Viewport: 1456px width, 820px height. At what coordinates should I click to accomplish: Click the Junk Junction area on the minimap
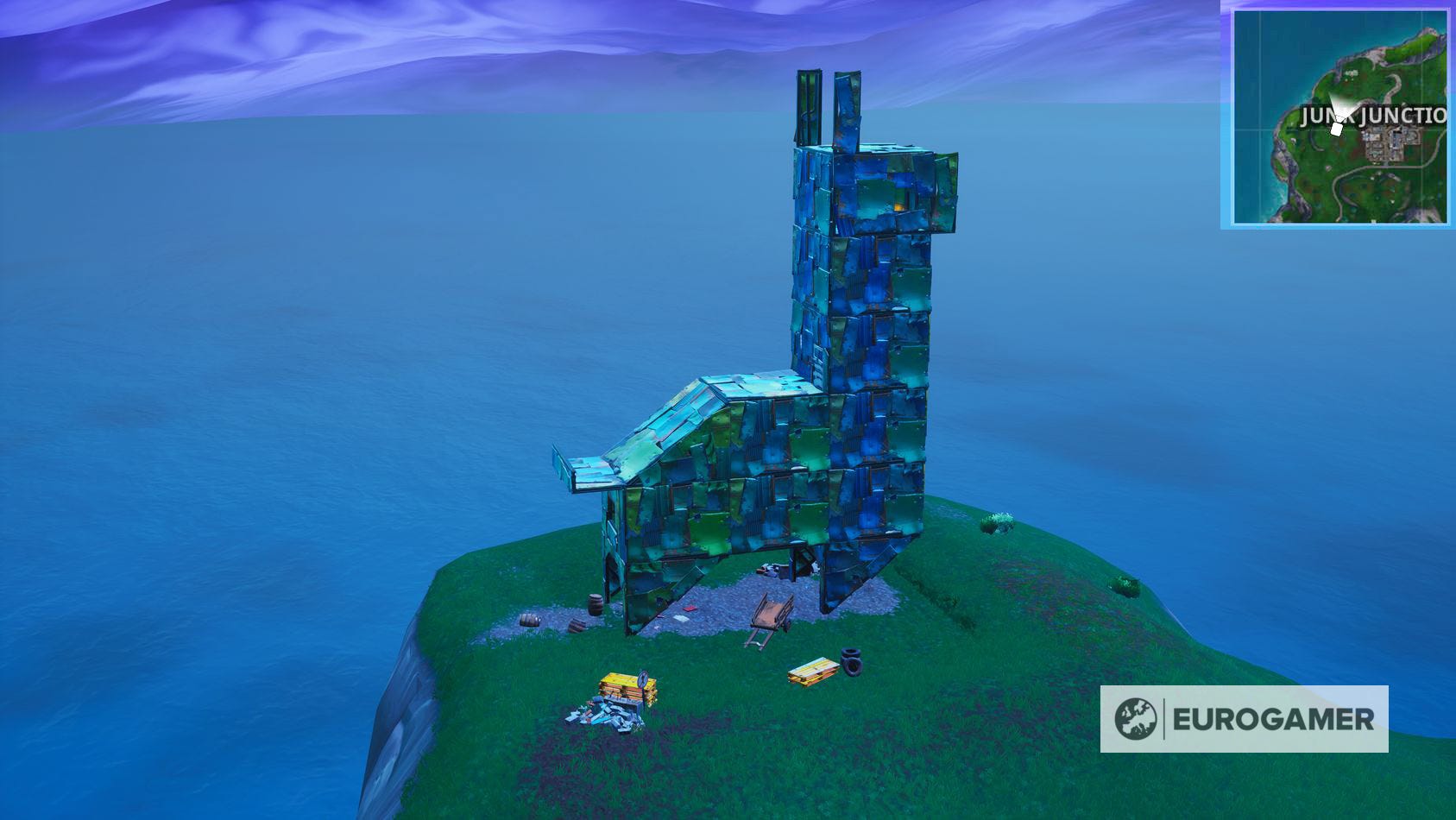pyautogui.click(x=1390, y=142)
